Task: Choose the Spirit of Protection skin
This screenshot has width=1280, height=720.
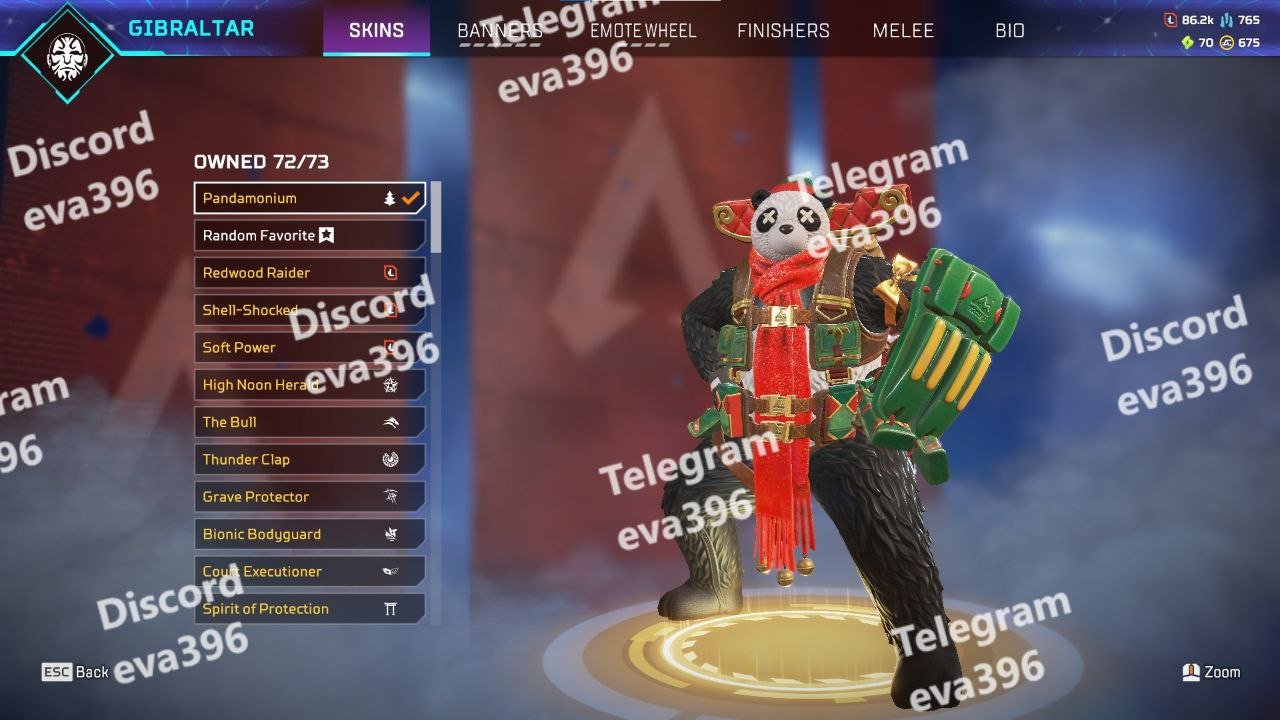Action: pos(309,609)
